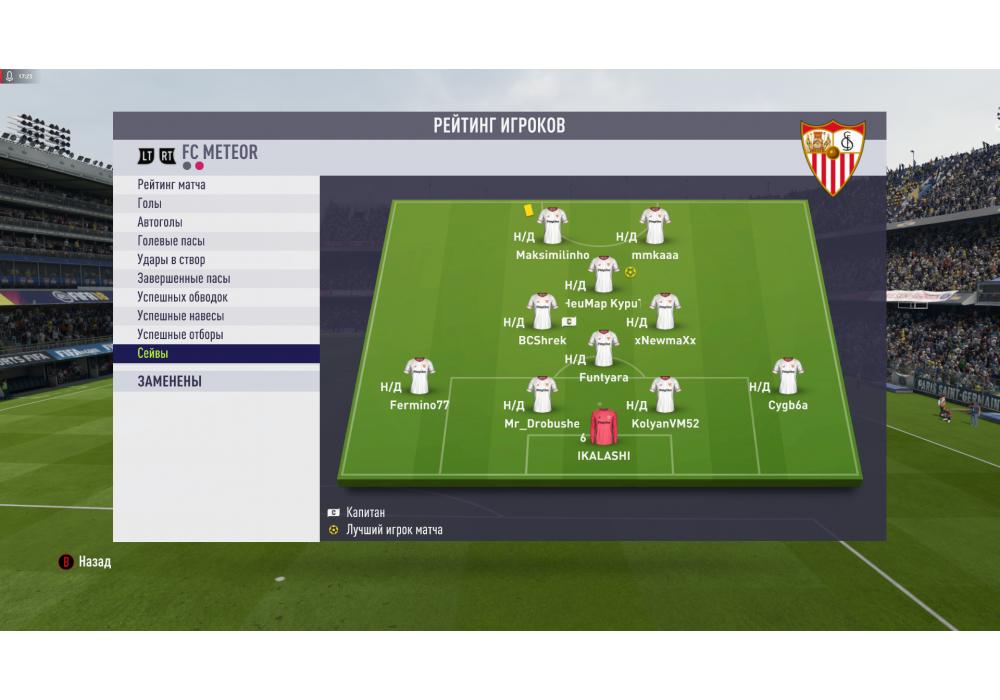Show Голевые пасы statistics

(215, 241)
